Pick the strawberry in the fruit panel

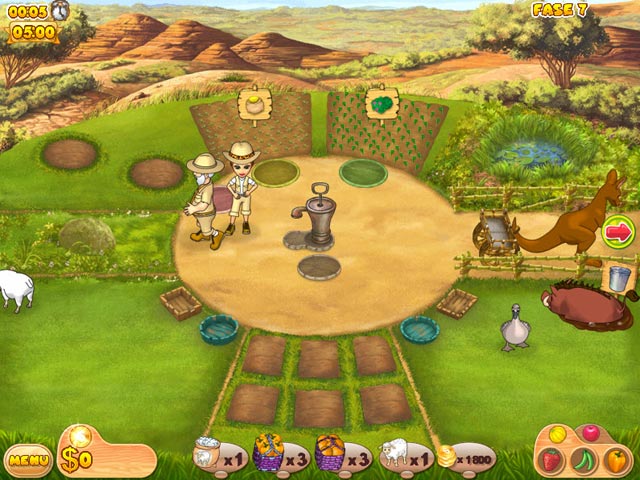552,460
